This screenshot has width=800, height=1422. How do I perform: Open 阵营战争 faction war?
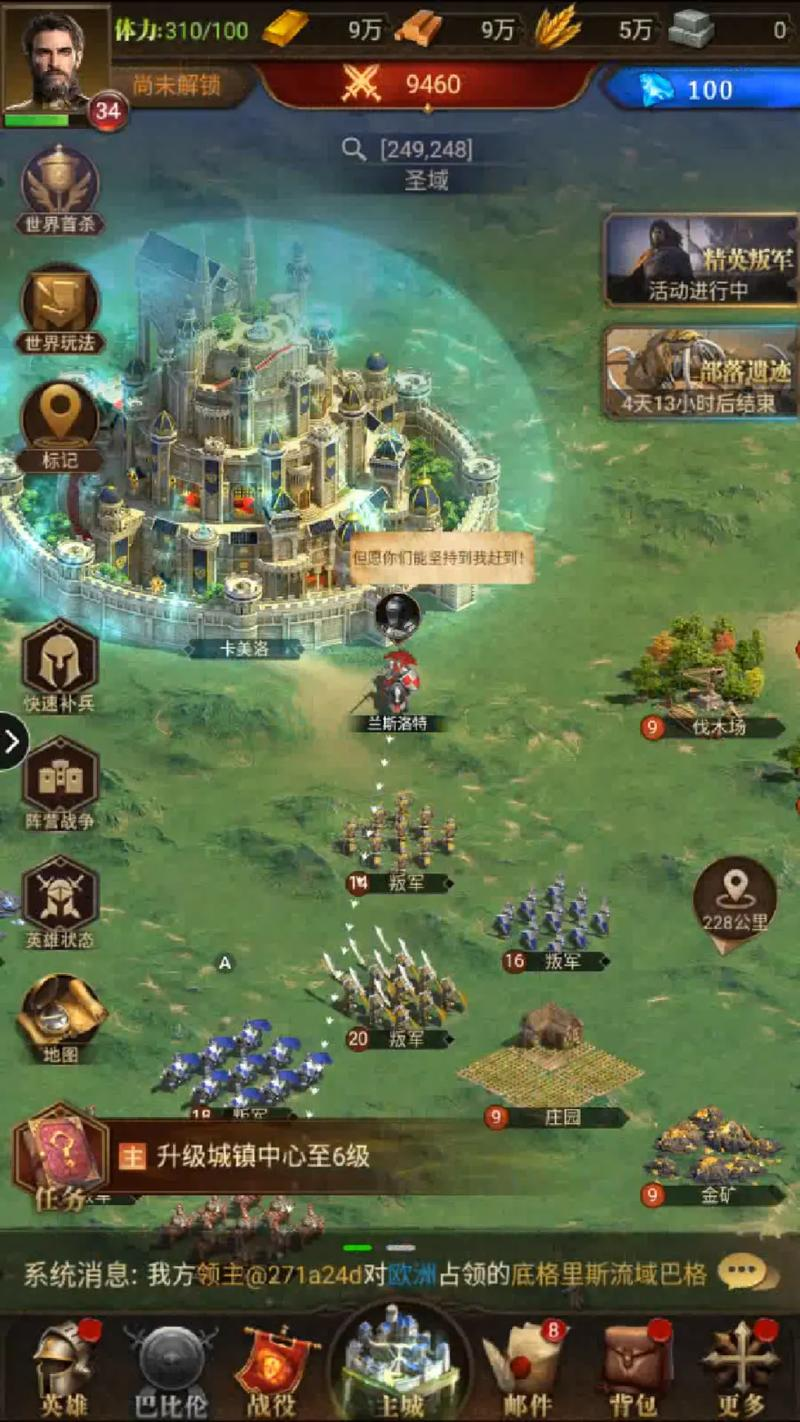tap(60, 780)
